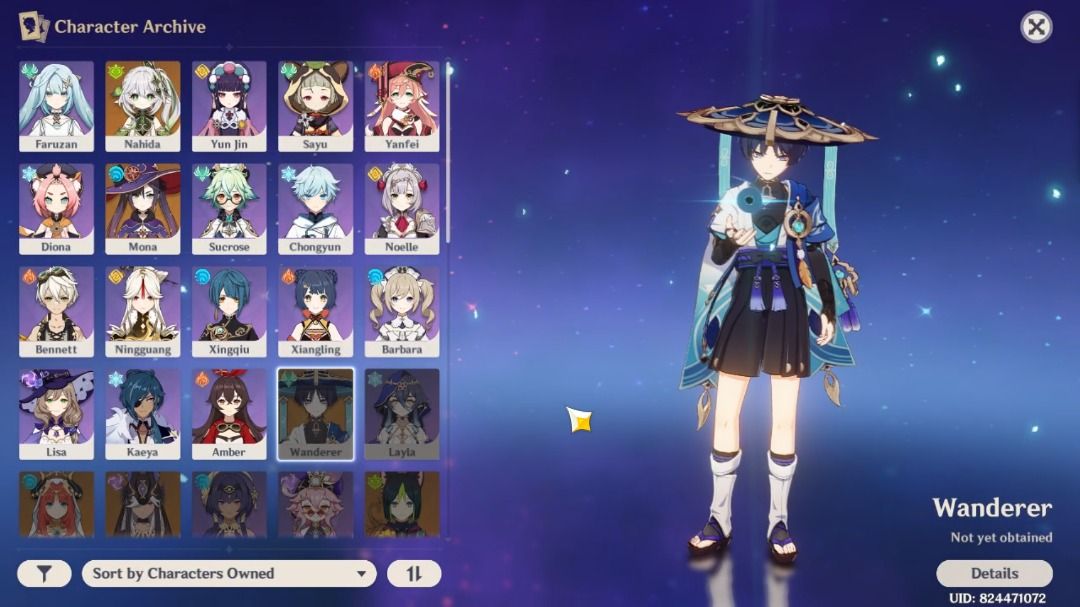Toggle the sort order arrows button
Viewport: 1080px width, 607px height.
pyautogui.click(x=413, y=573)
